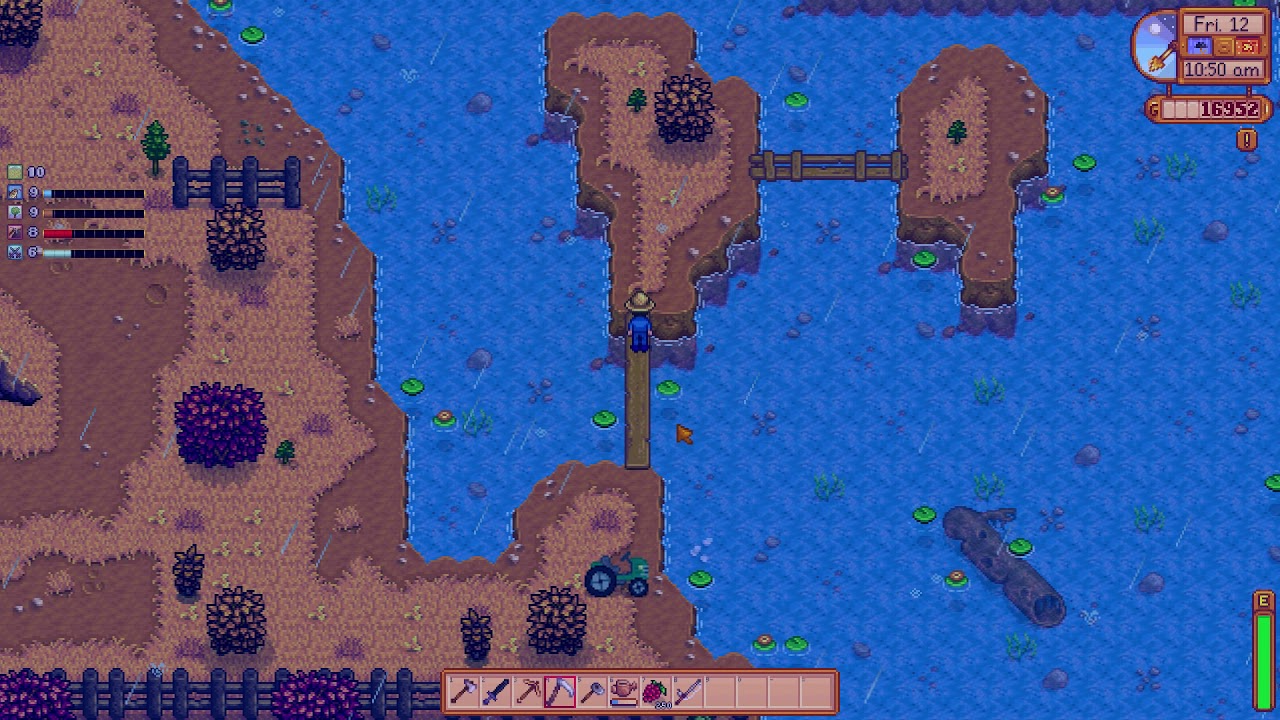The width and height of the screenshot is (1280, 720).
Task: Open the journal exclamation mark icon
Action: click(1246, 140)
